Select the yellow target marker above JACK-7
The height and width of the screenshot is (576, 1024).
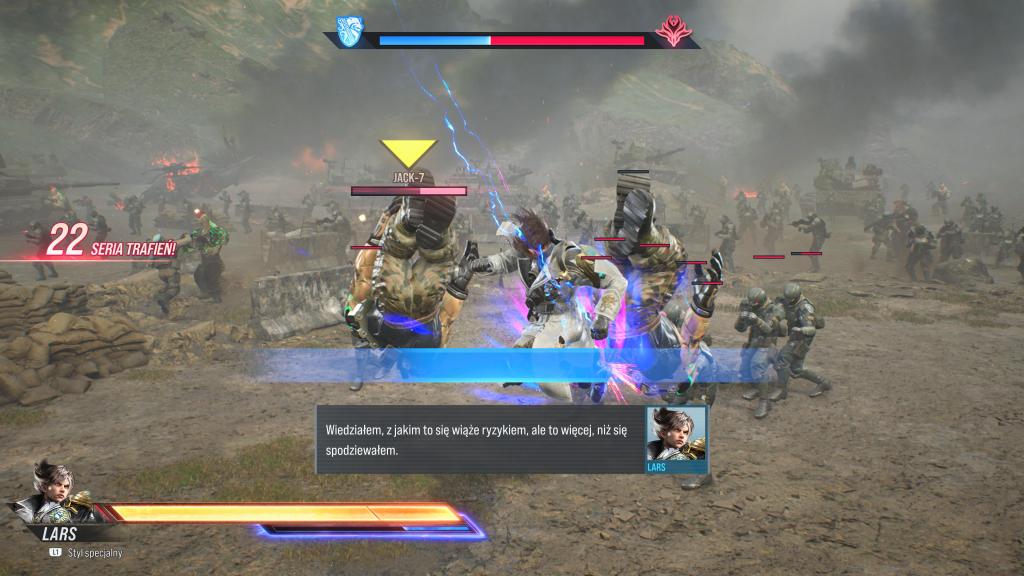408,153
